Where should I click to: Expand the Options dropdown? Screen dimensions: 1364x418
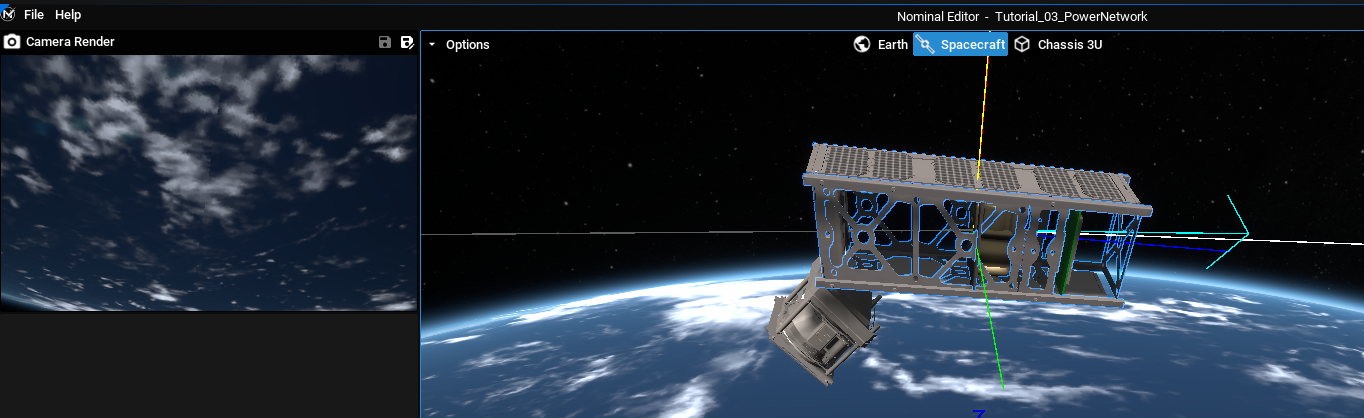pyautogui.click(x=459, y=45)
